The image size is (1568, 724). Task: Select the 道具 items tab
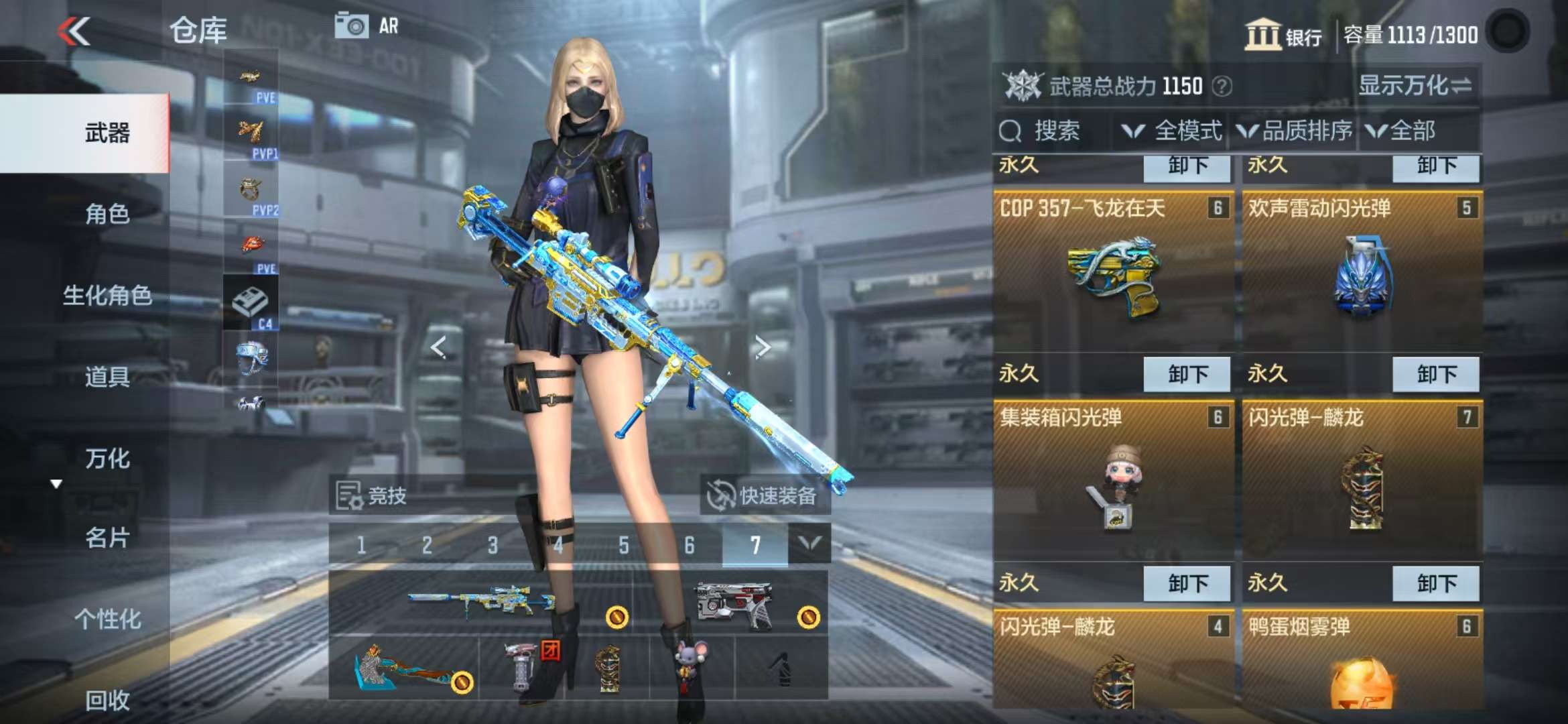point(107,377)
